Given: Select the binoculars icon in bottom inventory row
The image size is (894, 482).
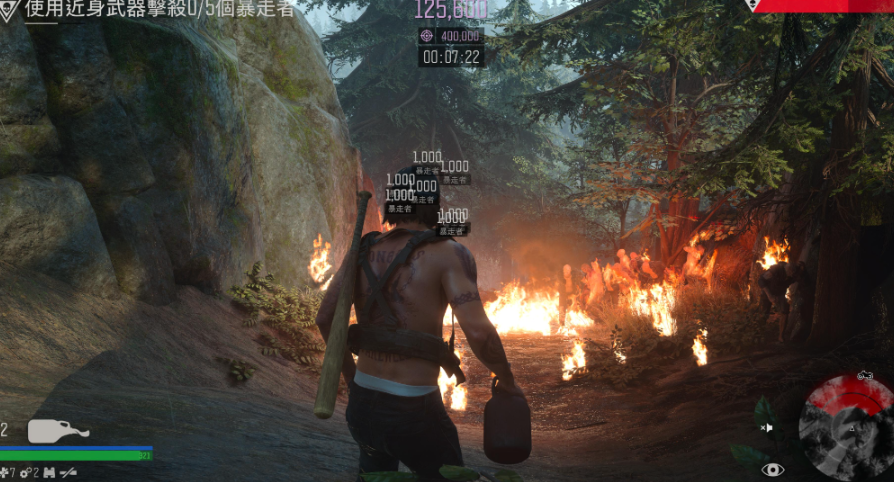Looking at the screenshot, I should tap(47, 472).
